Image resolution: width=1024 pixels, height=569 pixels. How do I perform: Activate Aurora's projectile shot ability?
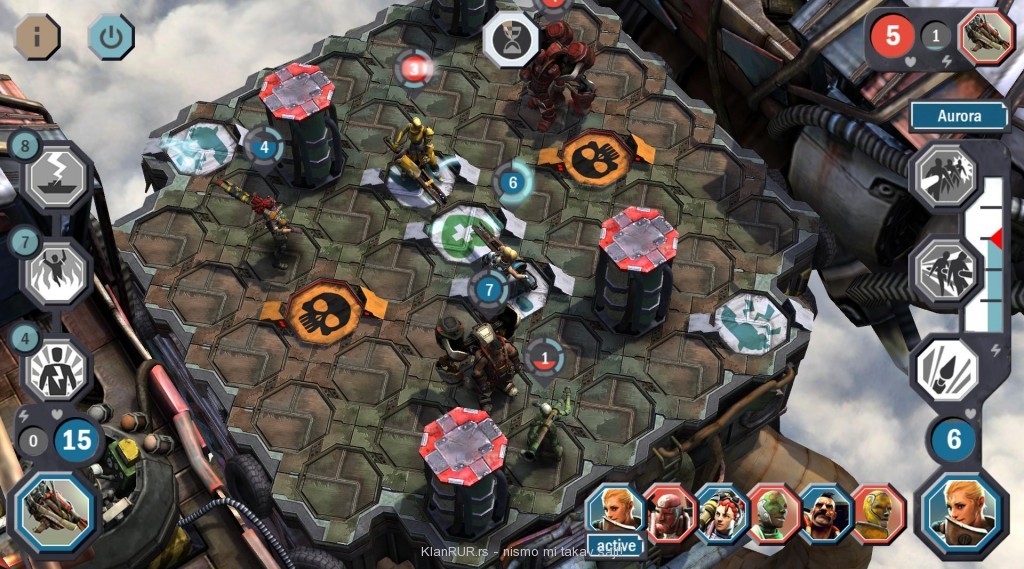[x=943, y=368]
